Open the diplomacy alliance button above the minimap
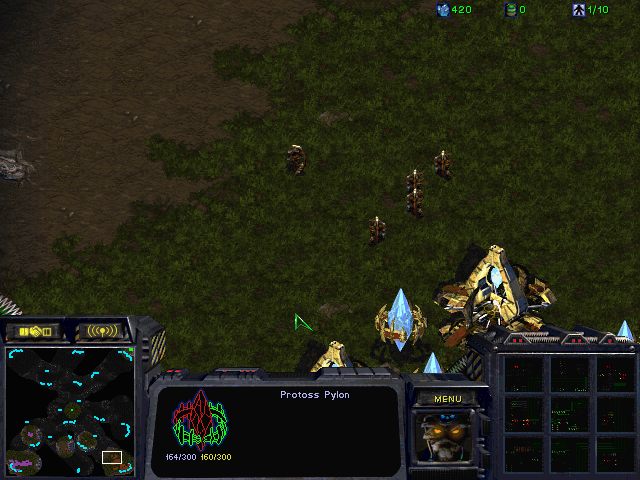The height and width of the screenshot is (480, 640). [x=33, y=330]
